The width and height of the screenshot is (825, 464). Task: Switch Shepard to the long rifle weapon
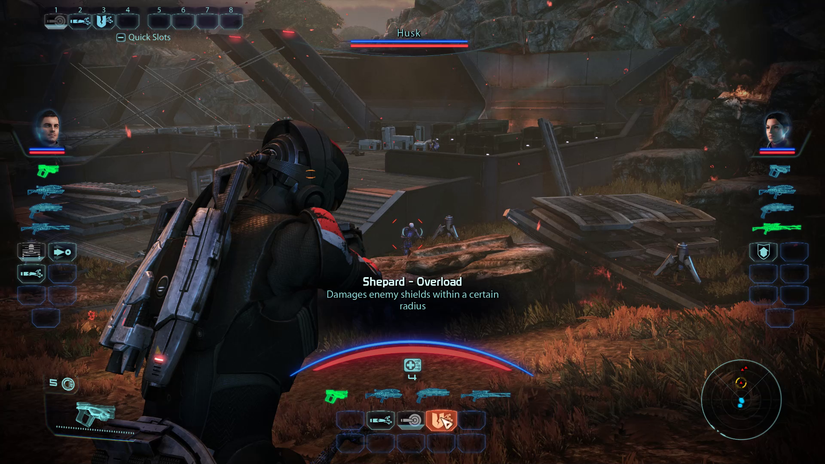click(484, 395)
